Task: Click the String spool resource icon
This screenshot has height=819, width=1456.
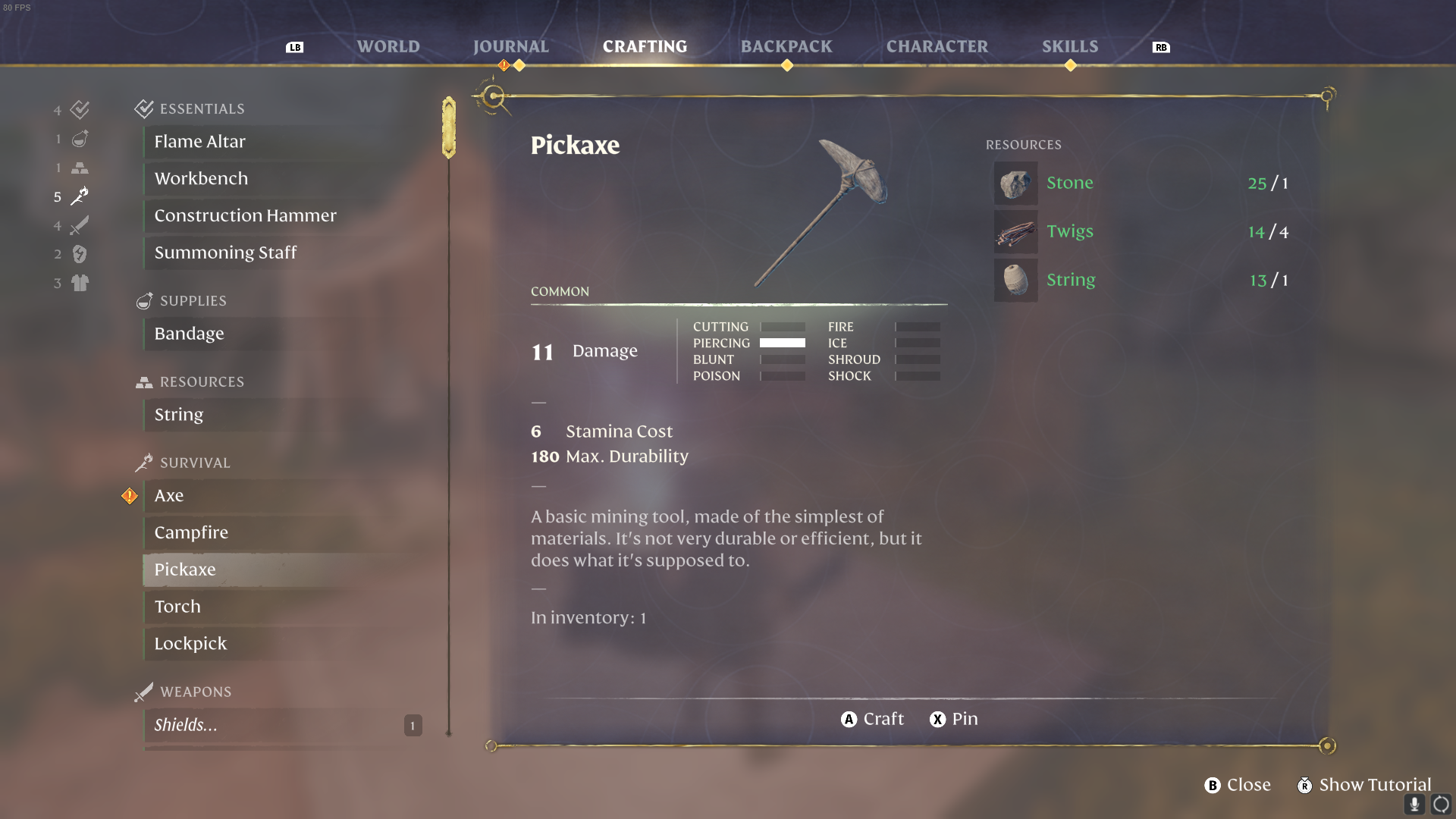Action: (1015, 280)
